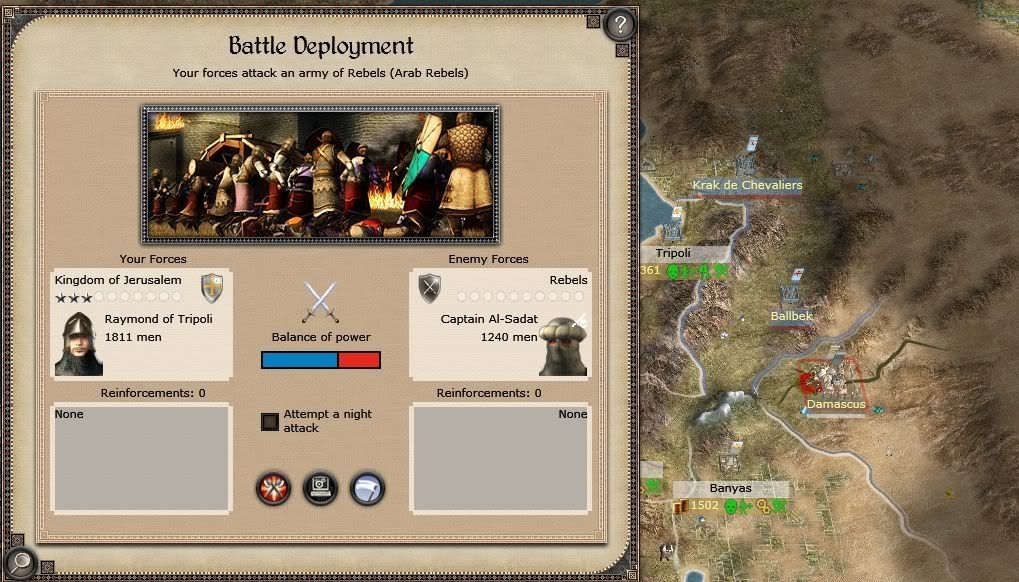
Task: Start the battle with the crossed axes button
Action: point(273,488)
